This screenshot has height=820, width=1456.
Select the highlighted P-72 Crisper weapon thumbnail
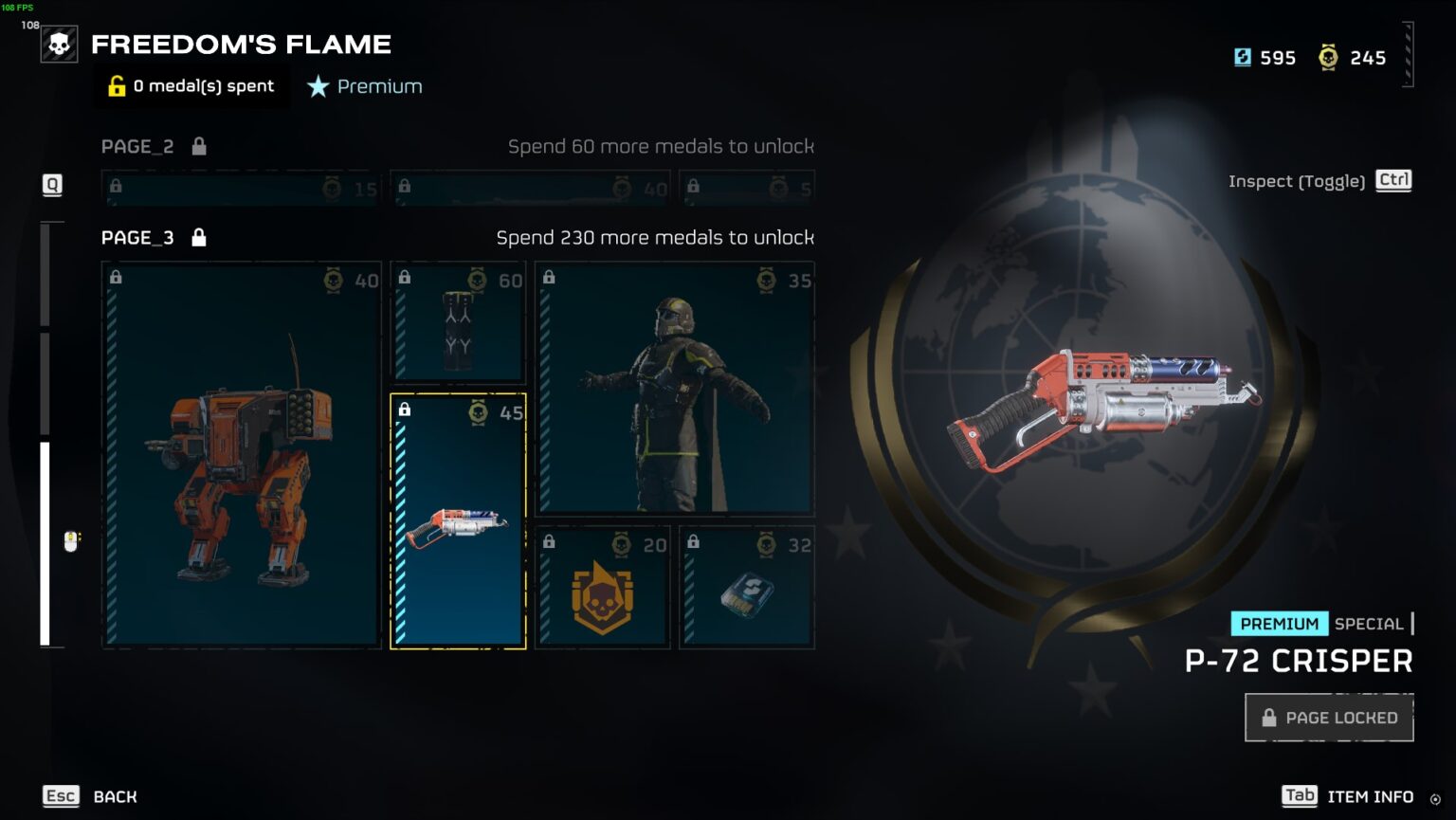(x=457, y=521)
